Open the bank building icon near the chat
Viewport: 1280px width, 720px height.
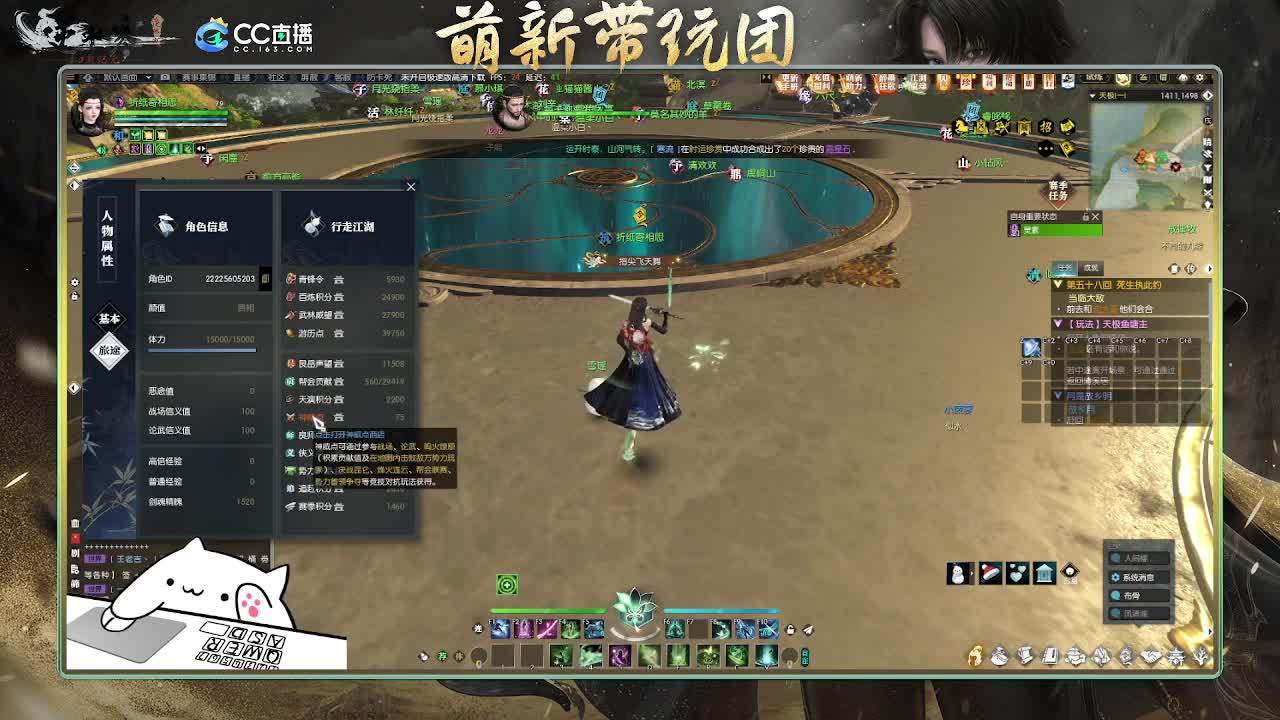pos(1044,573)
